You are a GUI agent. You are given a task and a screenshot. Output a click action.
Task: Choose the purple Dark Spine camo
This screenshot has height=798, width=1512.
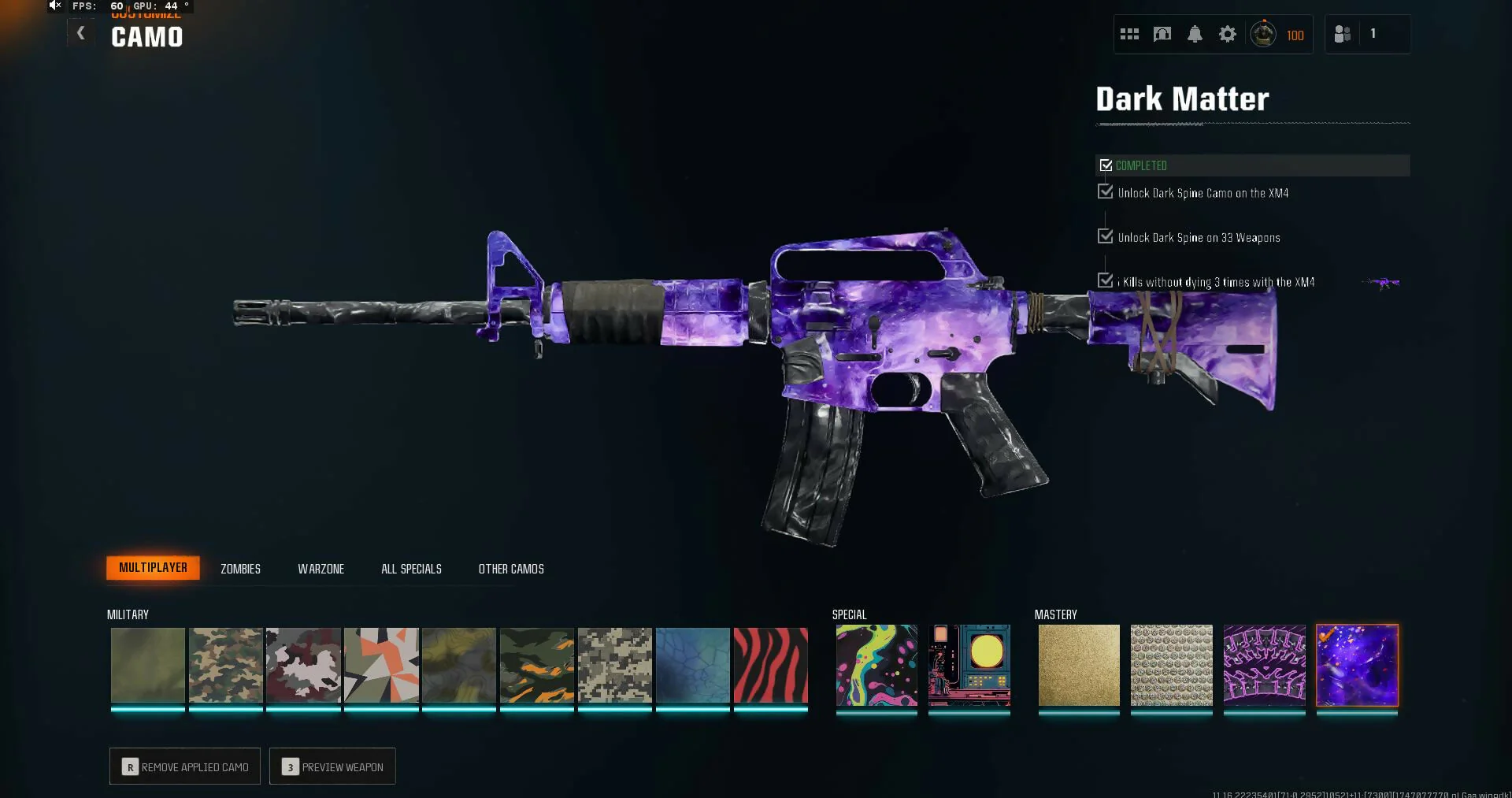pos(1264,666)
